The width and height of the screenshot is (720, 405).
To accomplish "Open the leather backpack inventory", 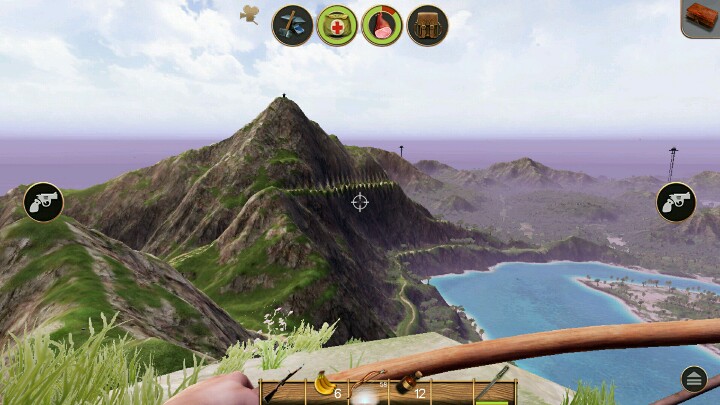I will (x=427, y=25).
